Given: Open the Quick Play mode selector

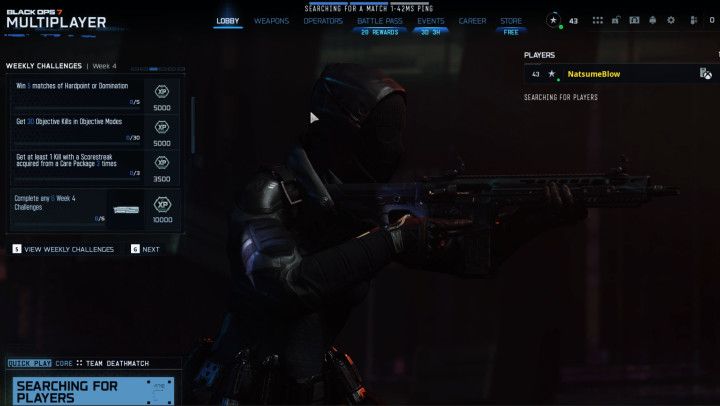Looking at the screenshot, I should [x=29, y=363].
